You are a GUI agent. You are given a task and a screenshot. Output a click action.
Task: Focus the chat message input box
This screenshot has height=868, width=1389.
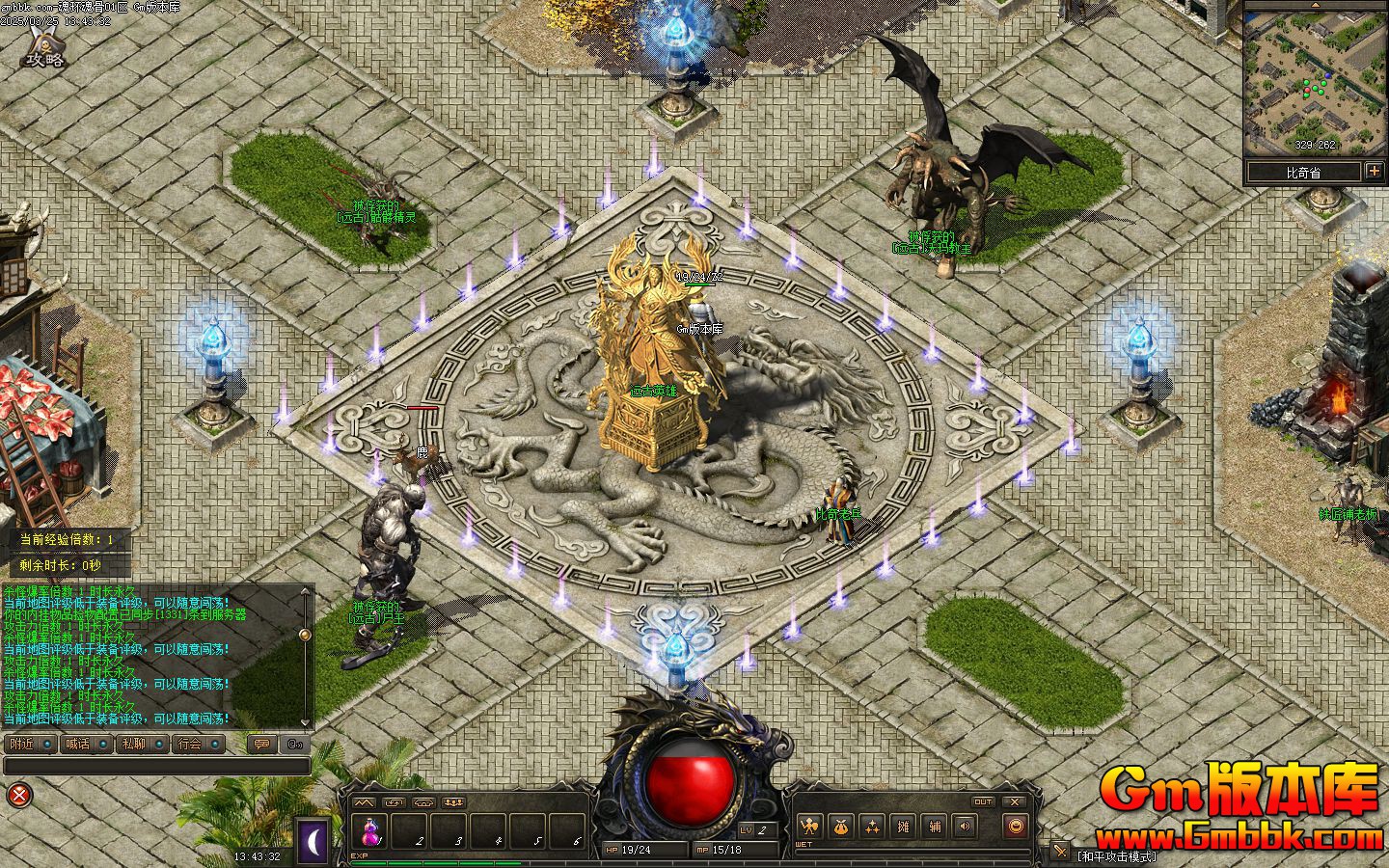(156, 766)
